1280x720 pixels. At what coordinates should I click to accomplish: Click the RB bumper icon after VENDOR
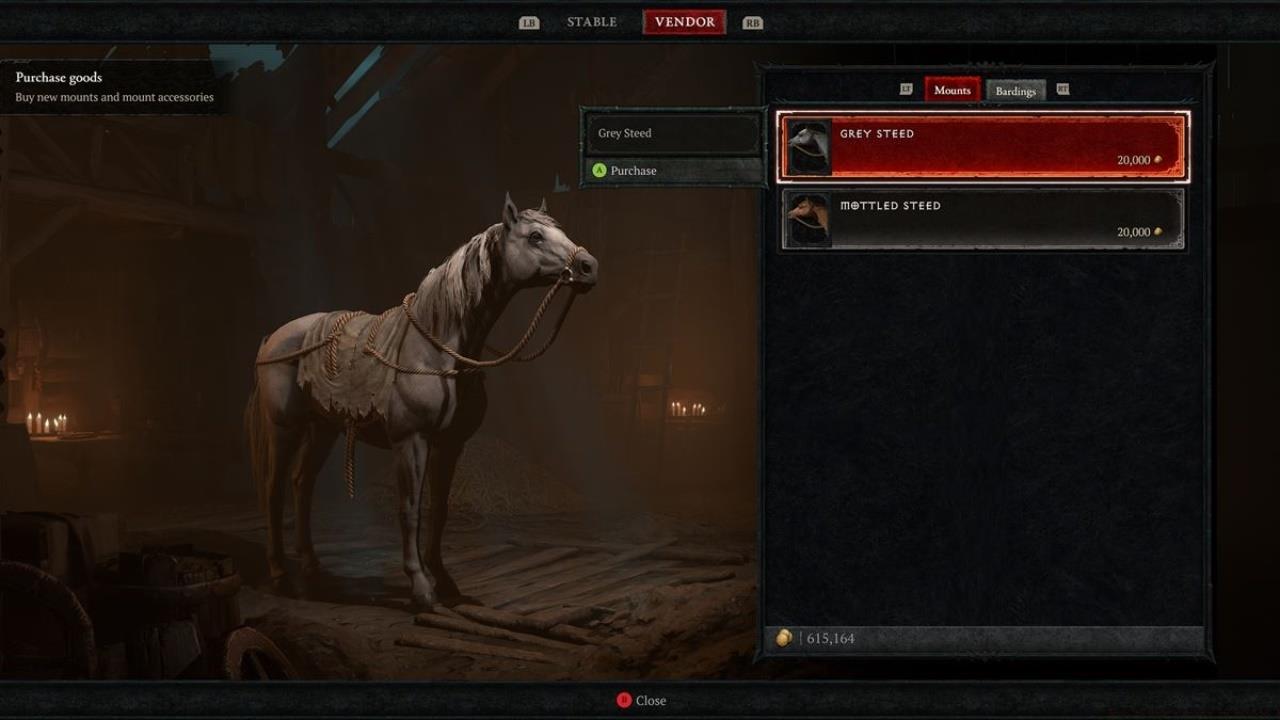pos(753,21)
